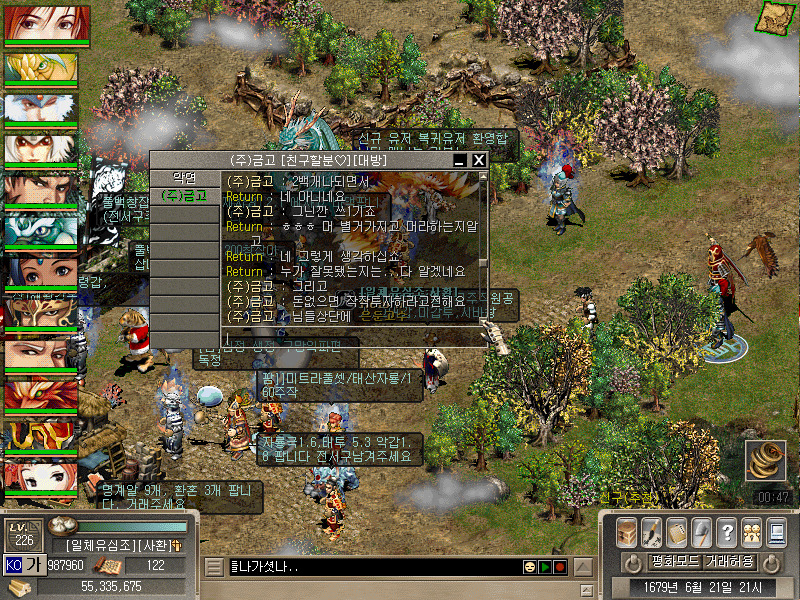800x600 pixels.
Task: Open the battle axe icon
Action: 703,531
